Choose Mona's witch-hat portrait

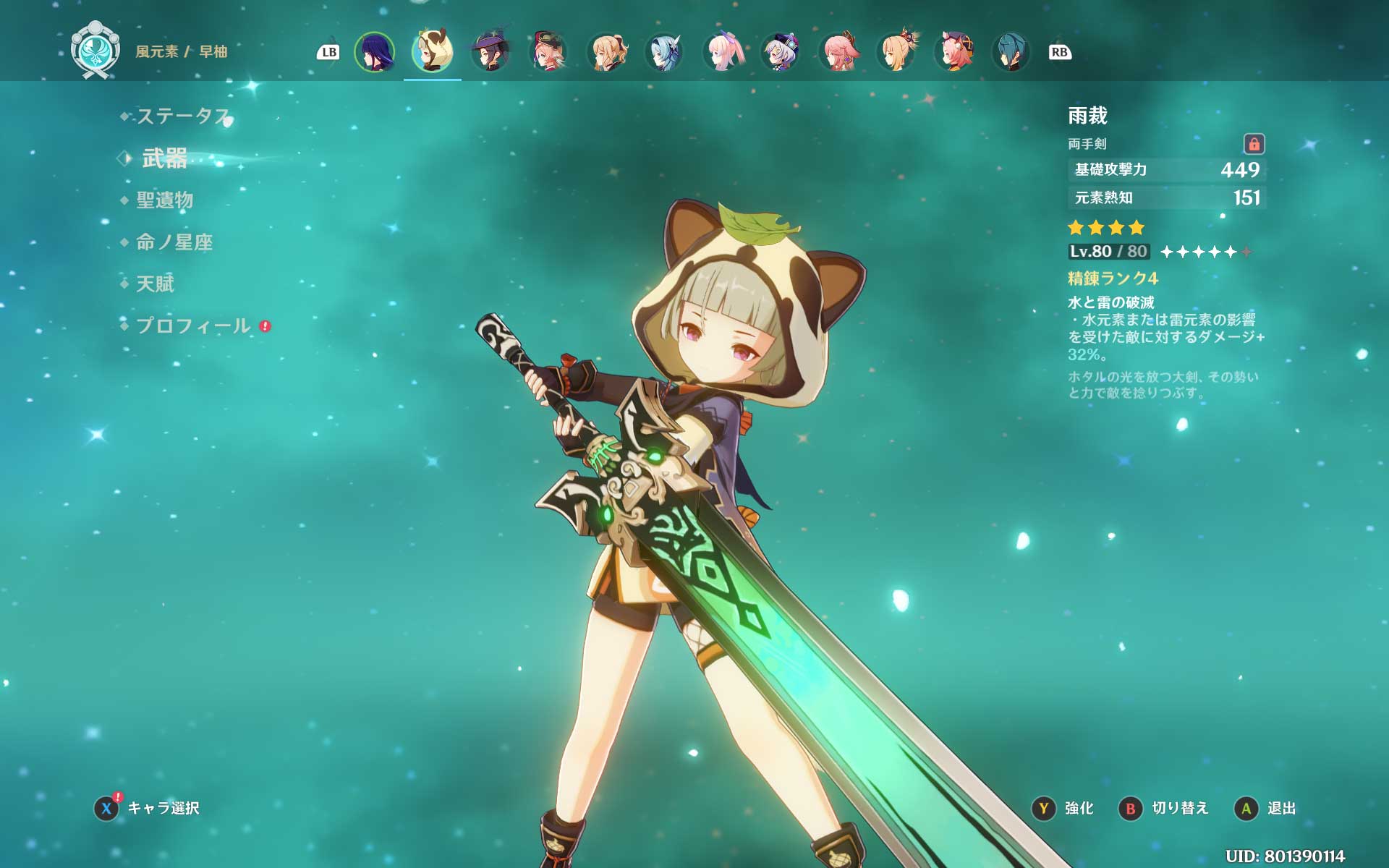coord(490,52)
